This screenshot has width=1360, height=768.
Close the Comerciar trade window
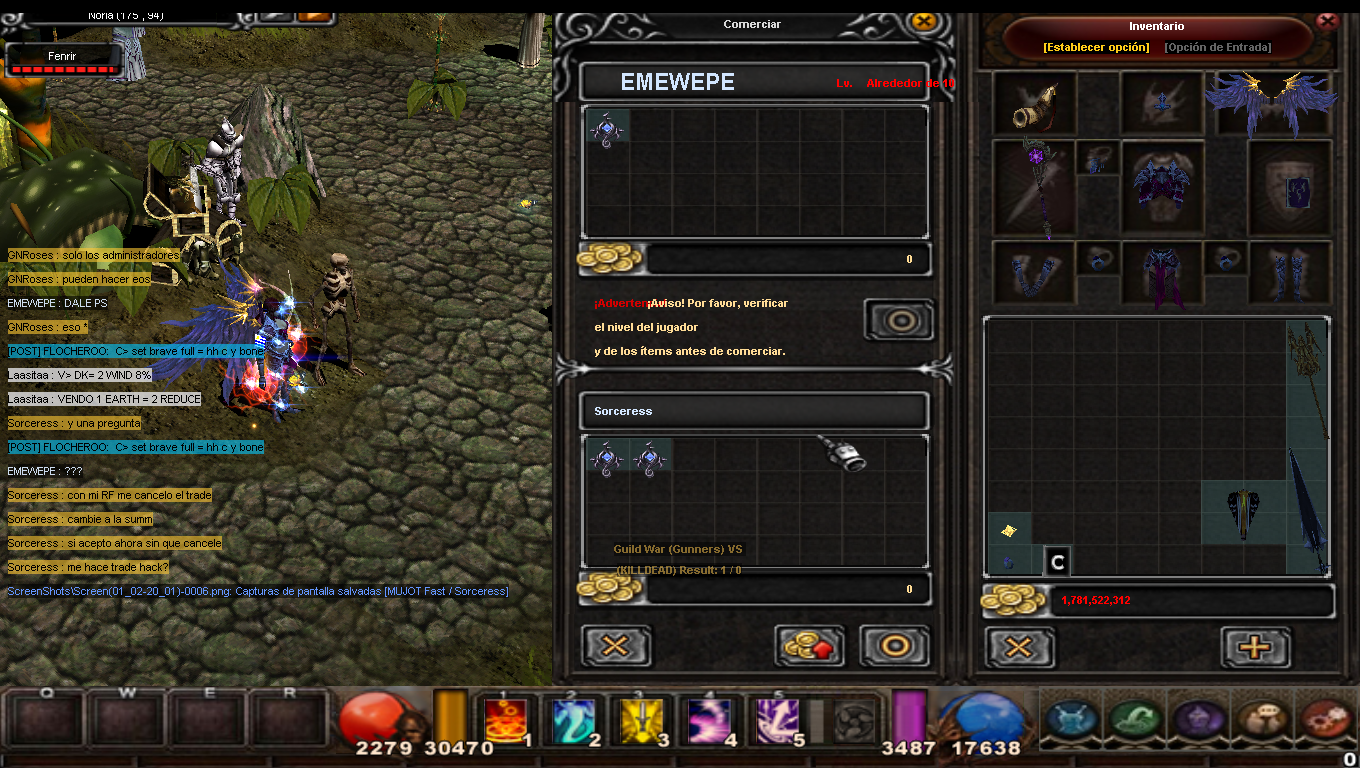(924, 22)
